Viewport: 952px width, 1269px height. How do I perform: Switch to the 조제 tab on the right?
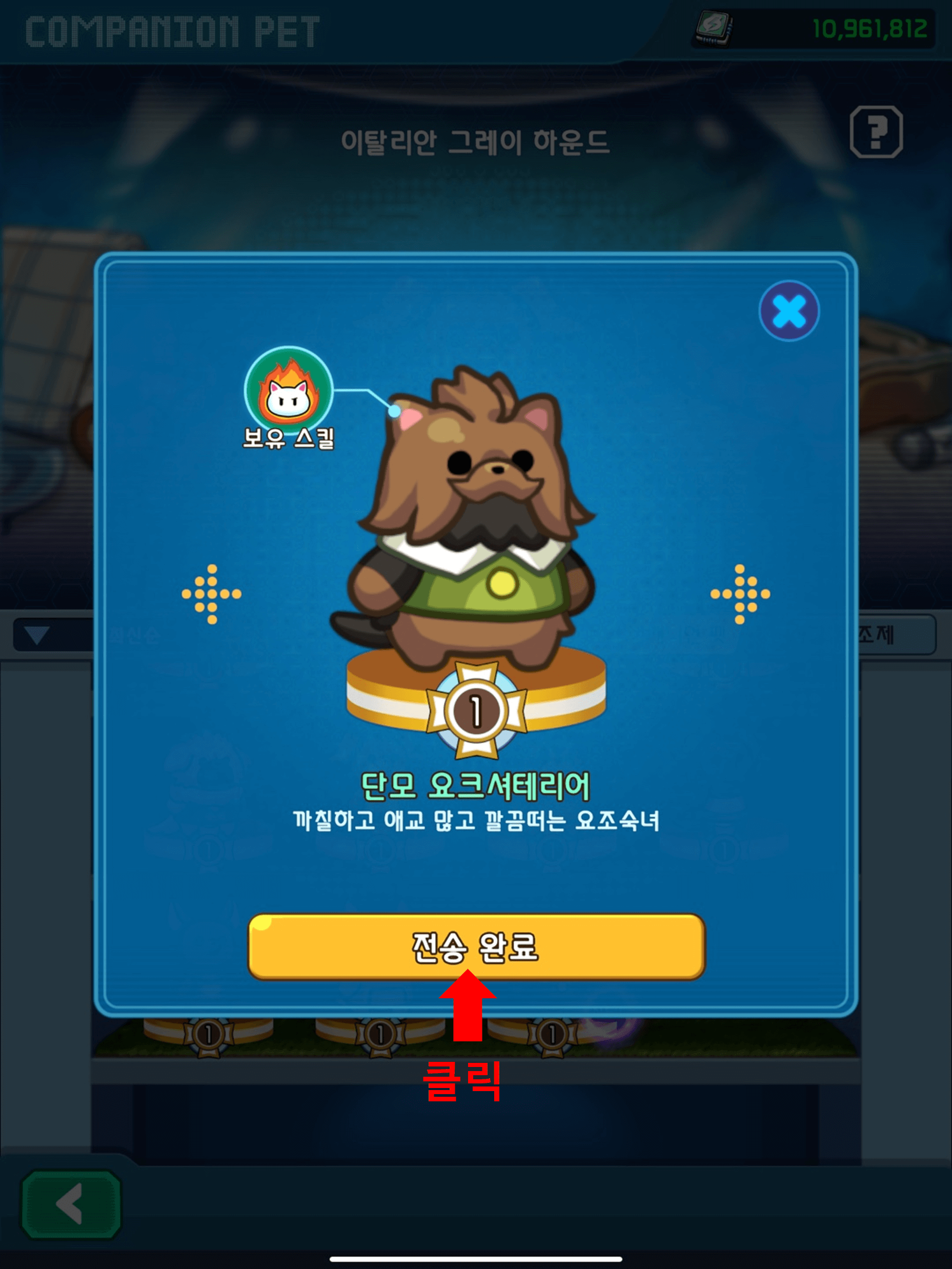coord(879,636)
